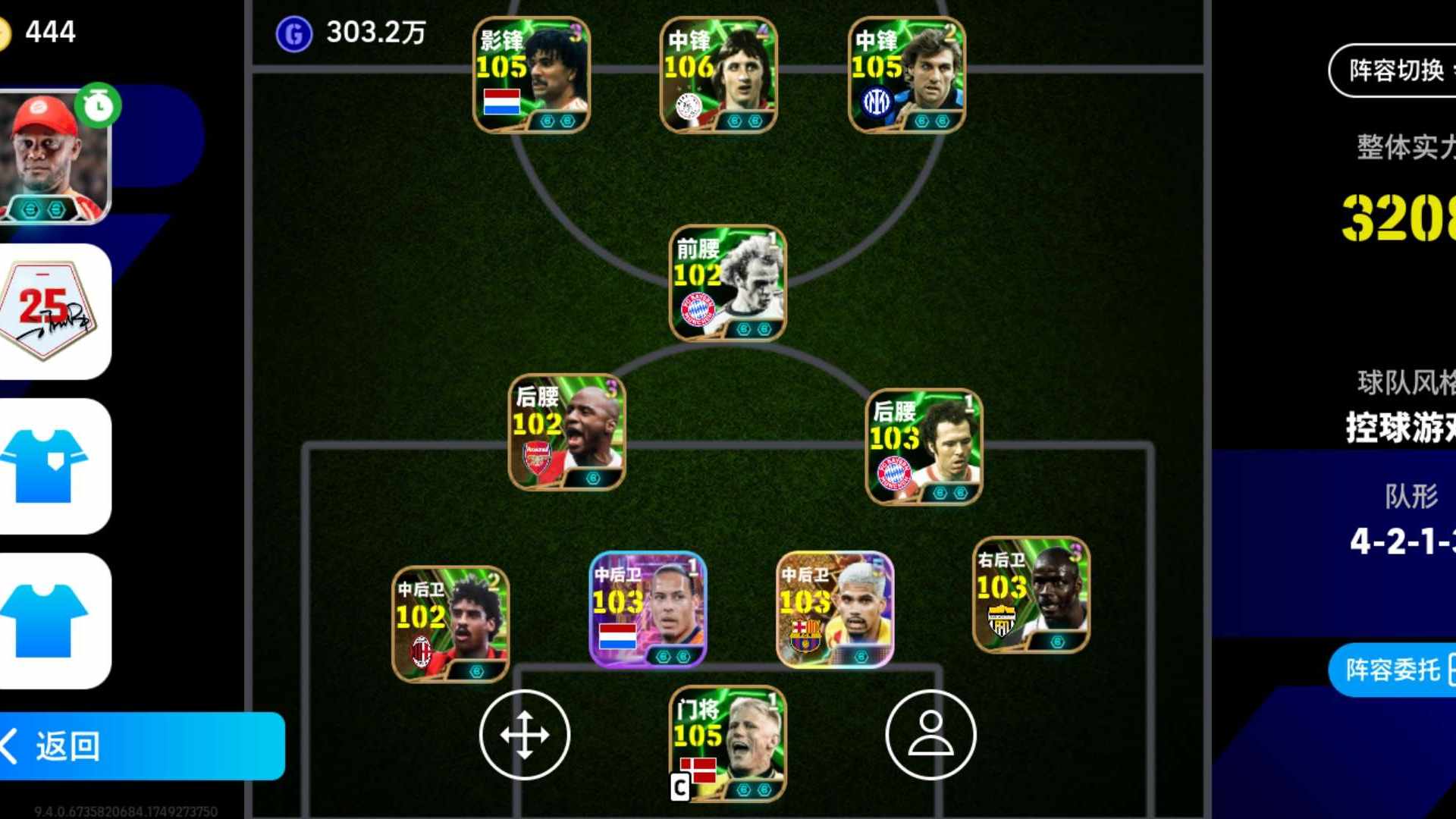The height and width of the screenshot is (819, 1456).
Task: Select the 影锋 105 player card
Action: click(x=532, y=75)
